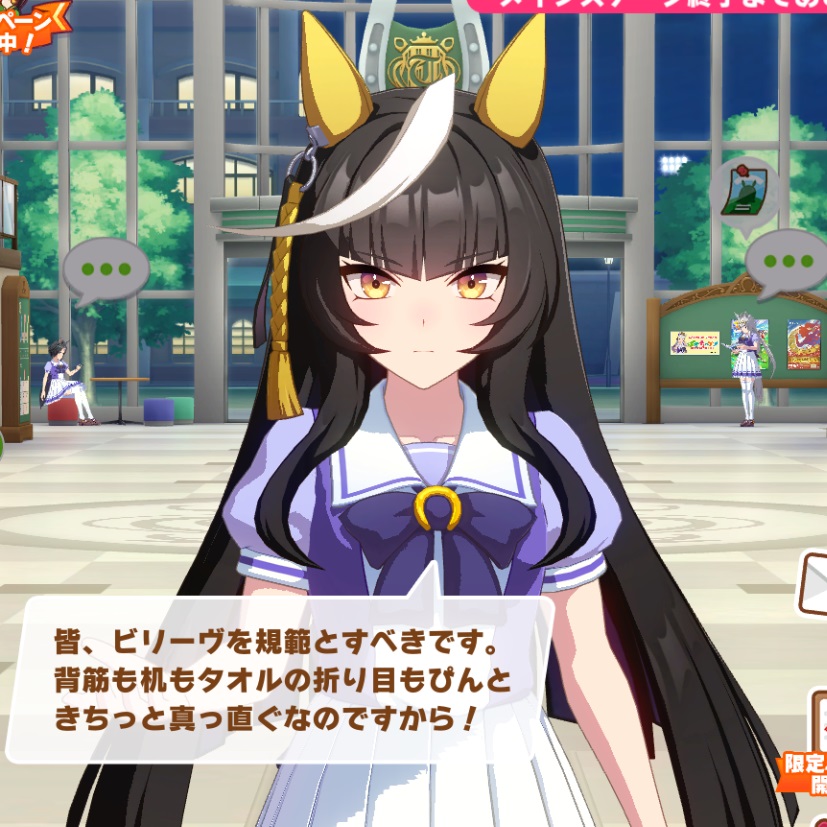Tap the green-dots speech bubble above the bulletin board
This screenshot has width=827, height=827.
[786, 262]
